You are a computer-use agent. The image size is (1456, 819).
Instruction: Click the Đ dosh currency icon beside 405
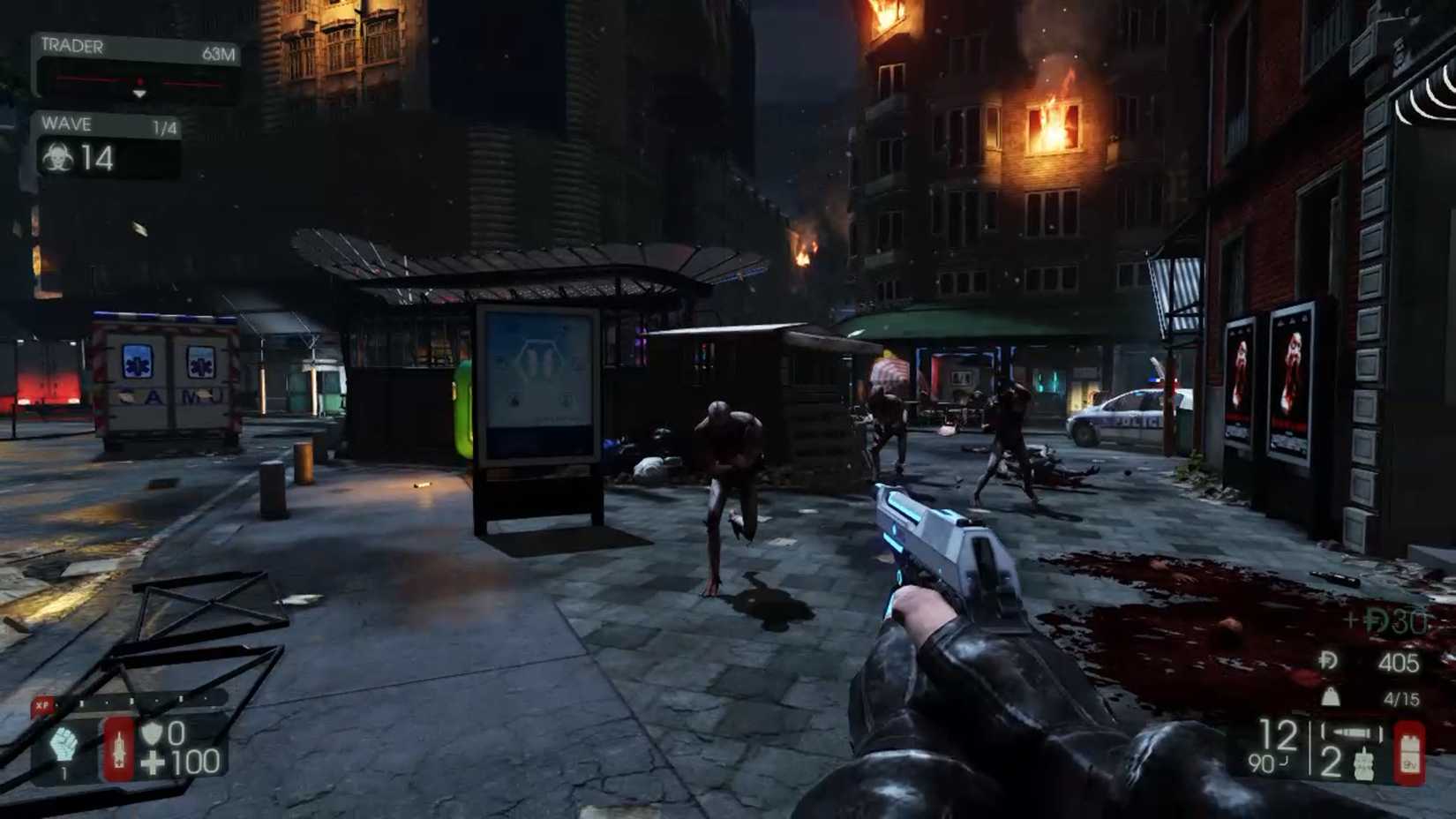(x=1328, y=660)
